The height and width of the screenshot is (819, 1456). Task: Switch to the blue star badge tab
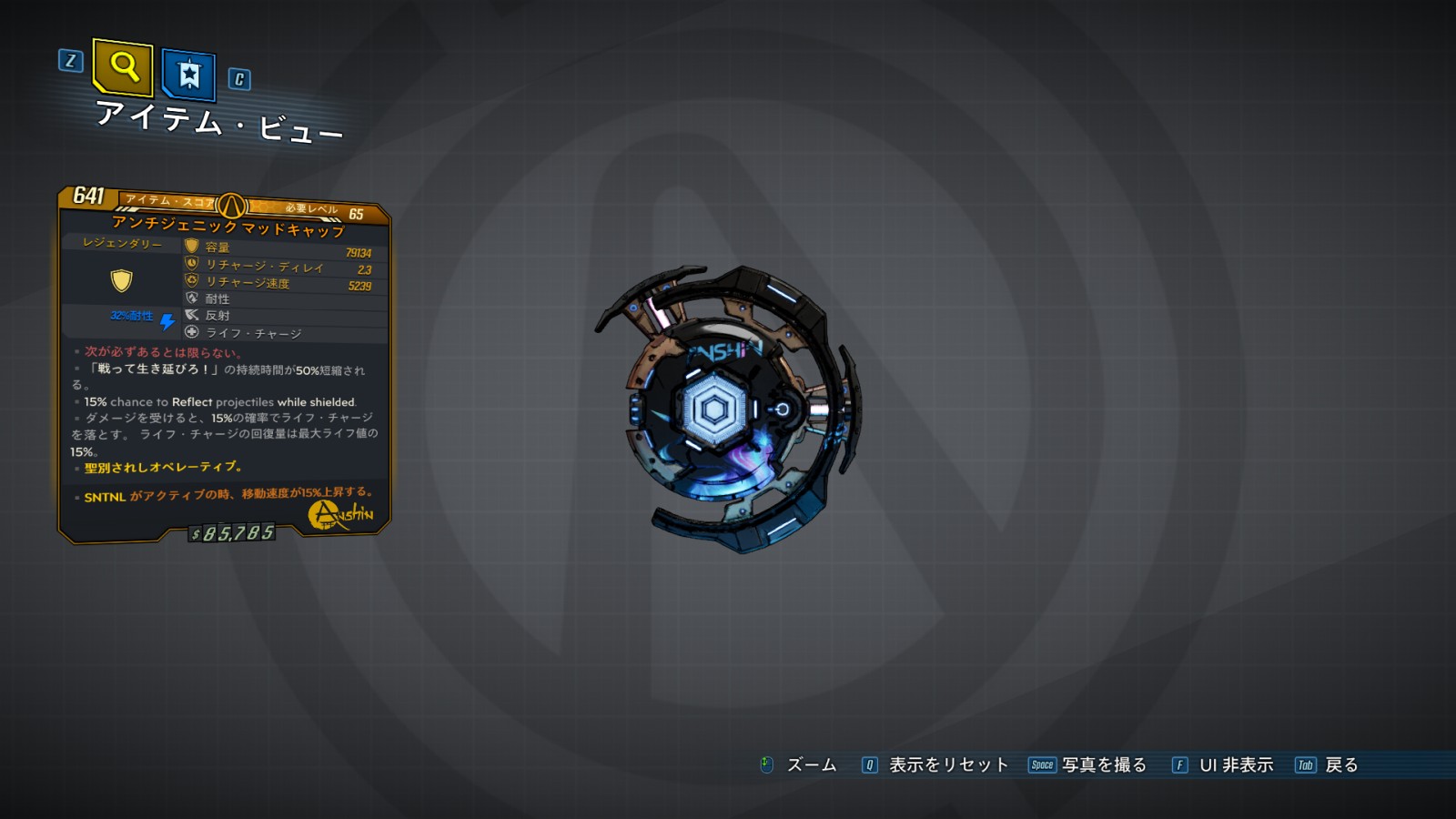188,74
